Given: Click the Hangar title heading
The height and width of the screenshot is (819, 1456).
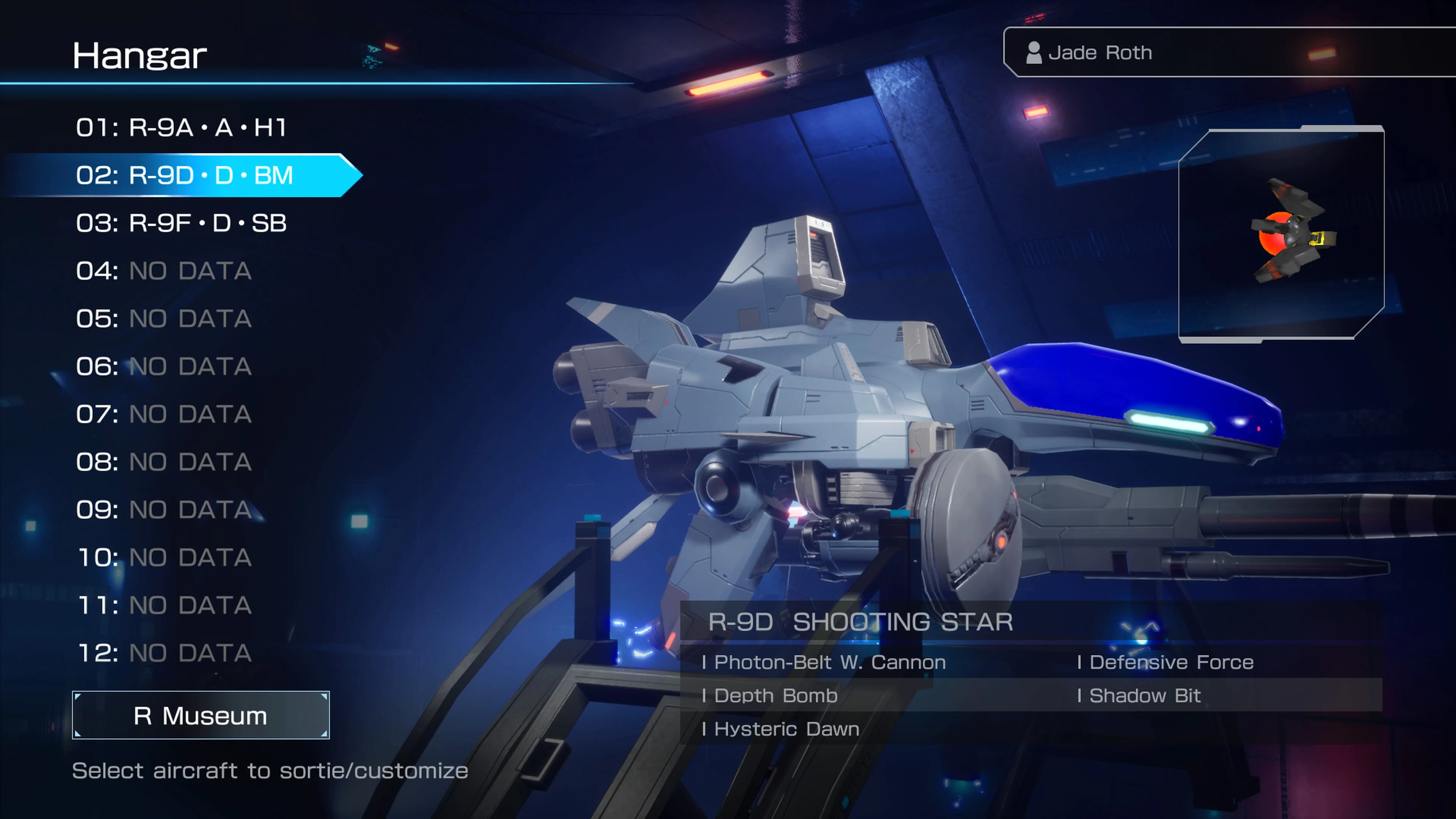Looking at the screenshot, I should coord(140,55).
